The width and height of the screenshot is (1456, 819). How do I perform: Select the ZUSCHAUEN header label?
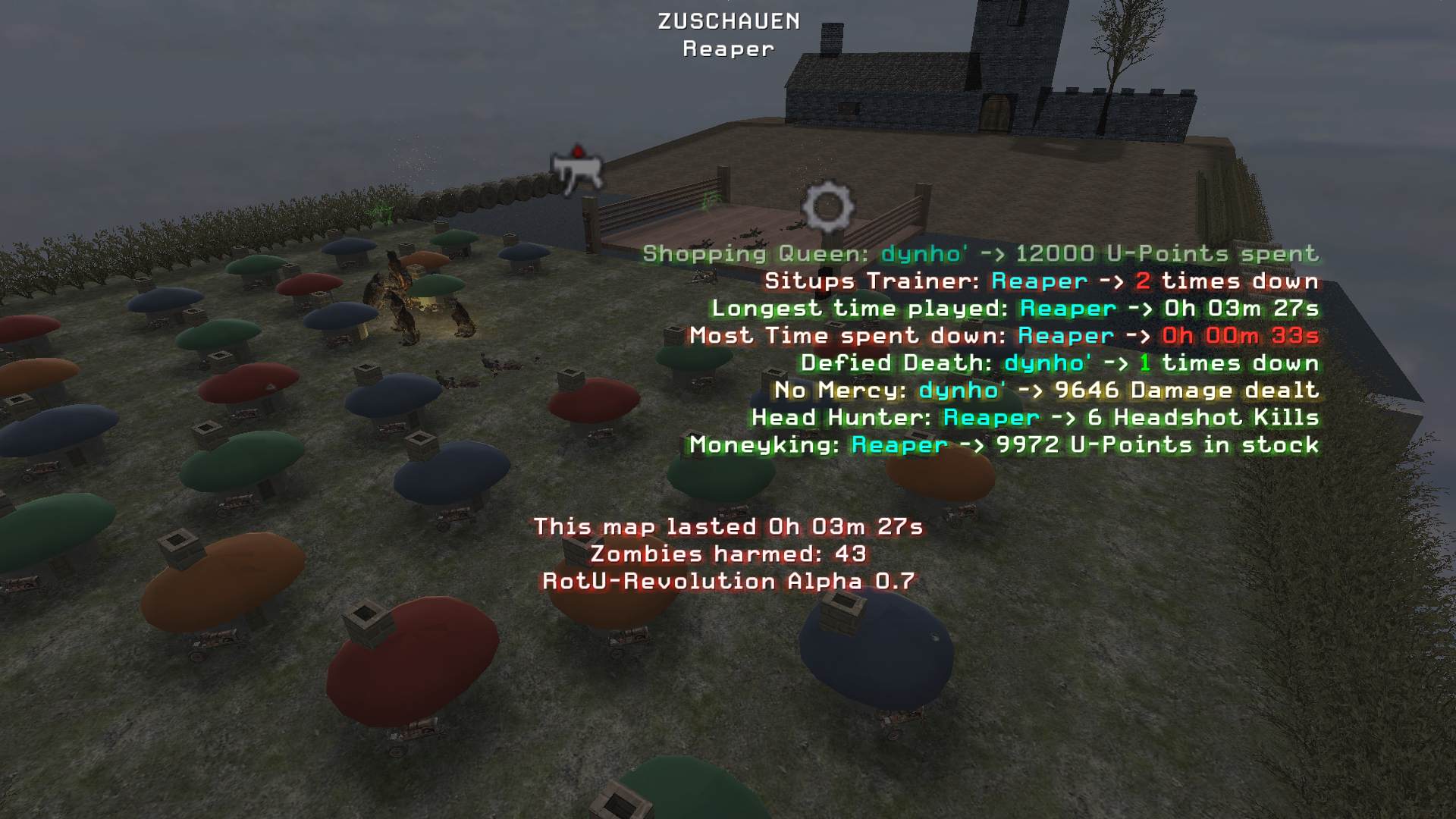click(727, 22)
